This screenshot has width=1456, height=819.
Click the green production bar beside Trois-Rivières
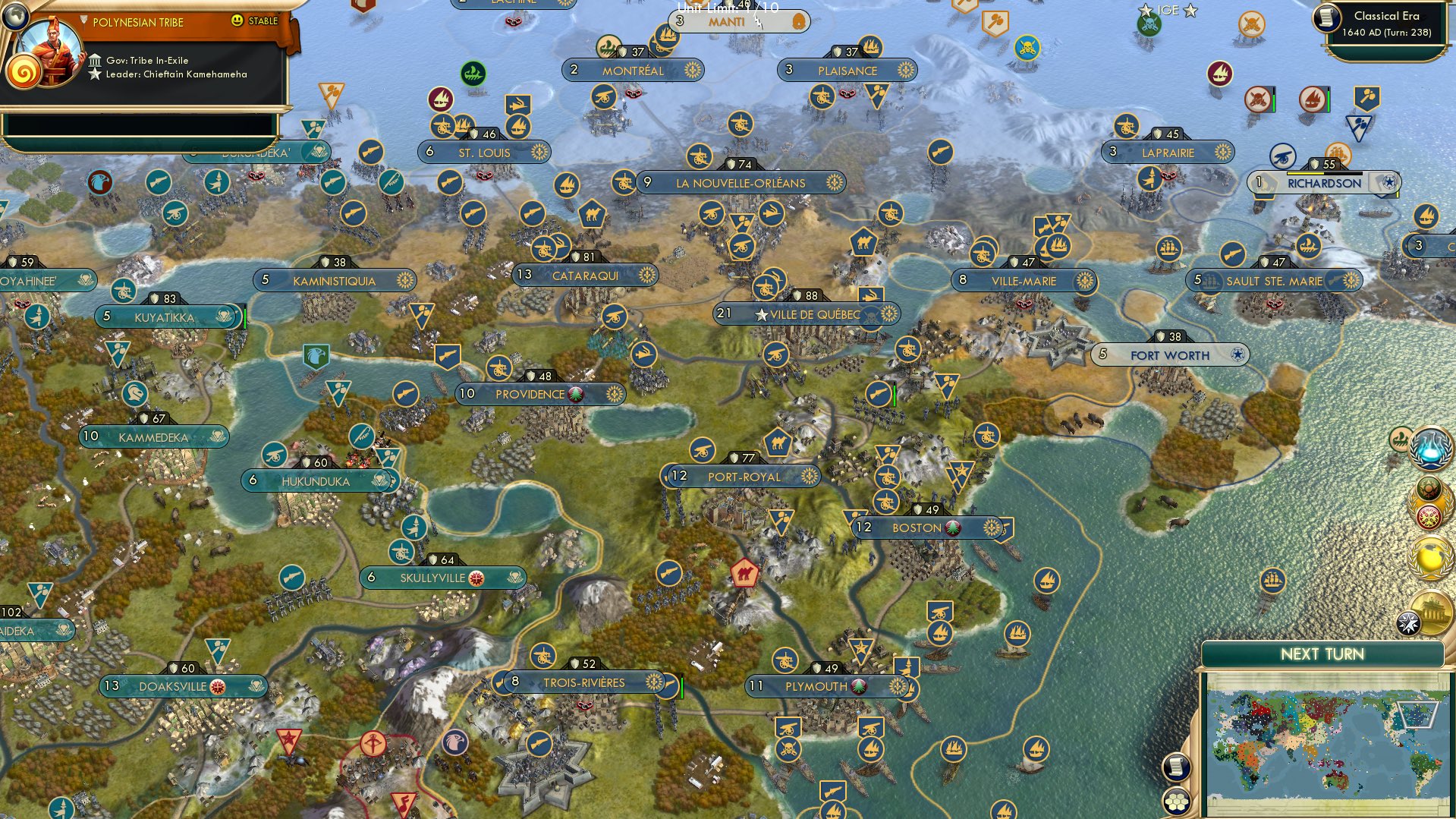(682, 687)
